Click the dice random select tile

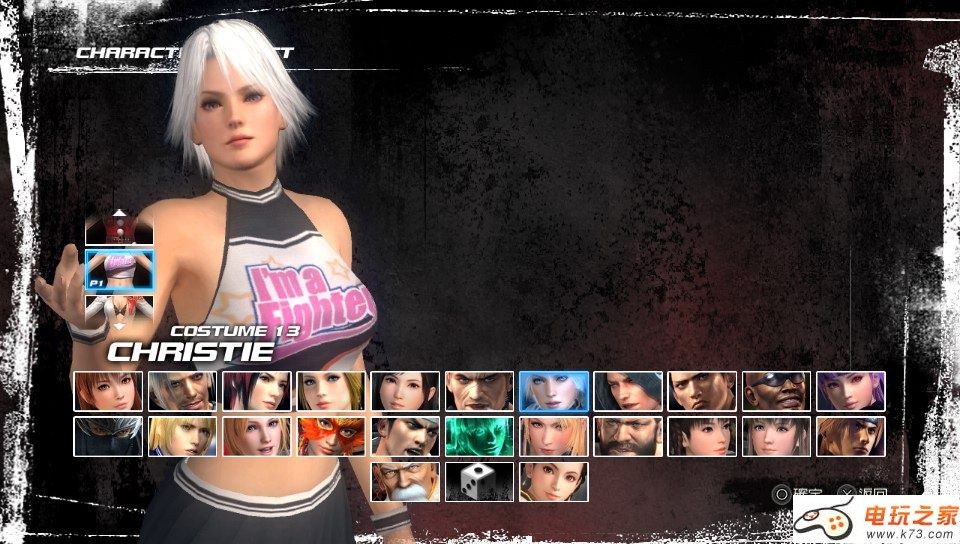point(479,481)
